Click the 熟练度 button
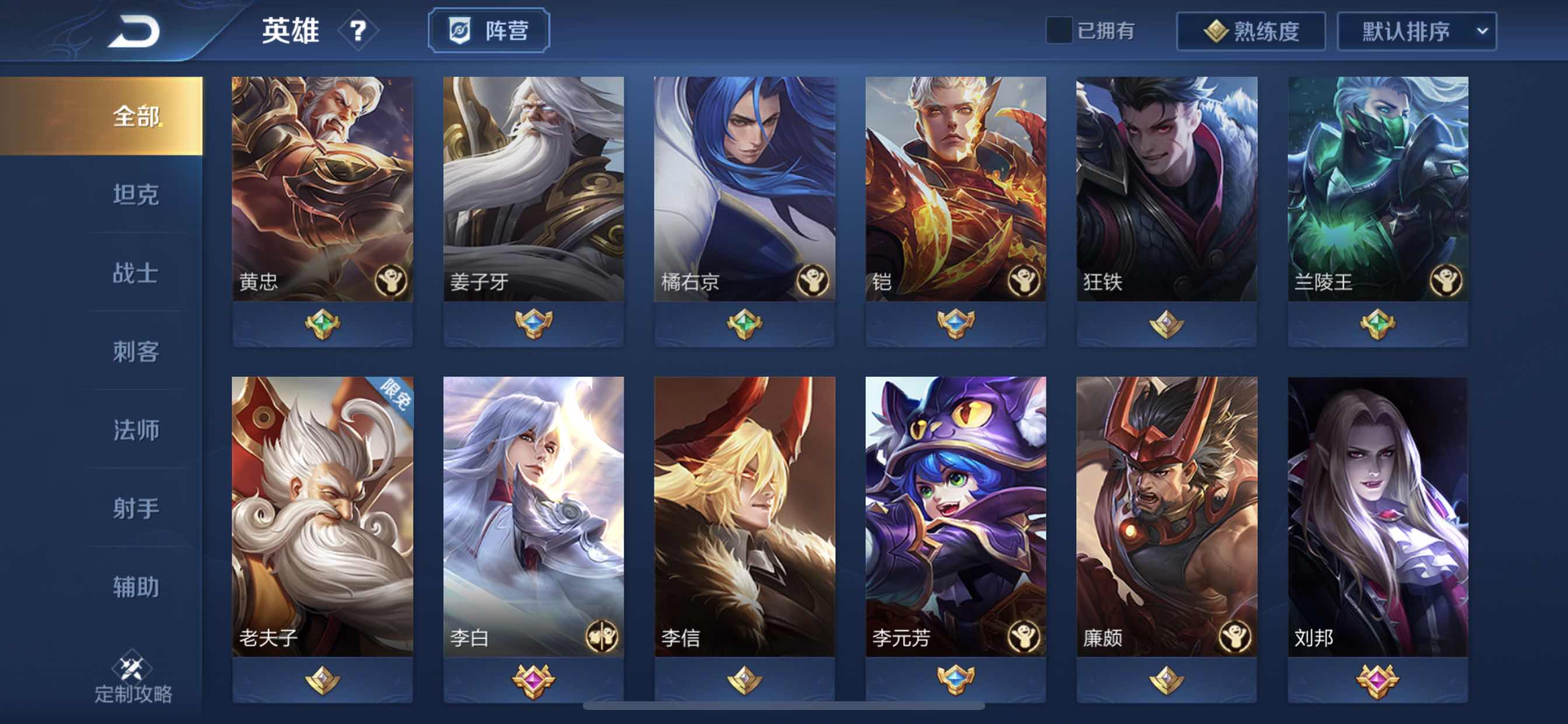The image size is (1568, 724). tap(1250, 32)
